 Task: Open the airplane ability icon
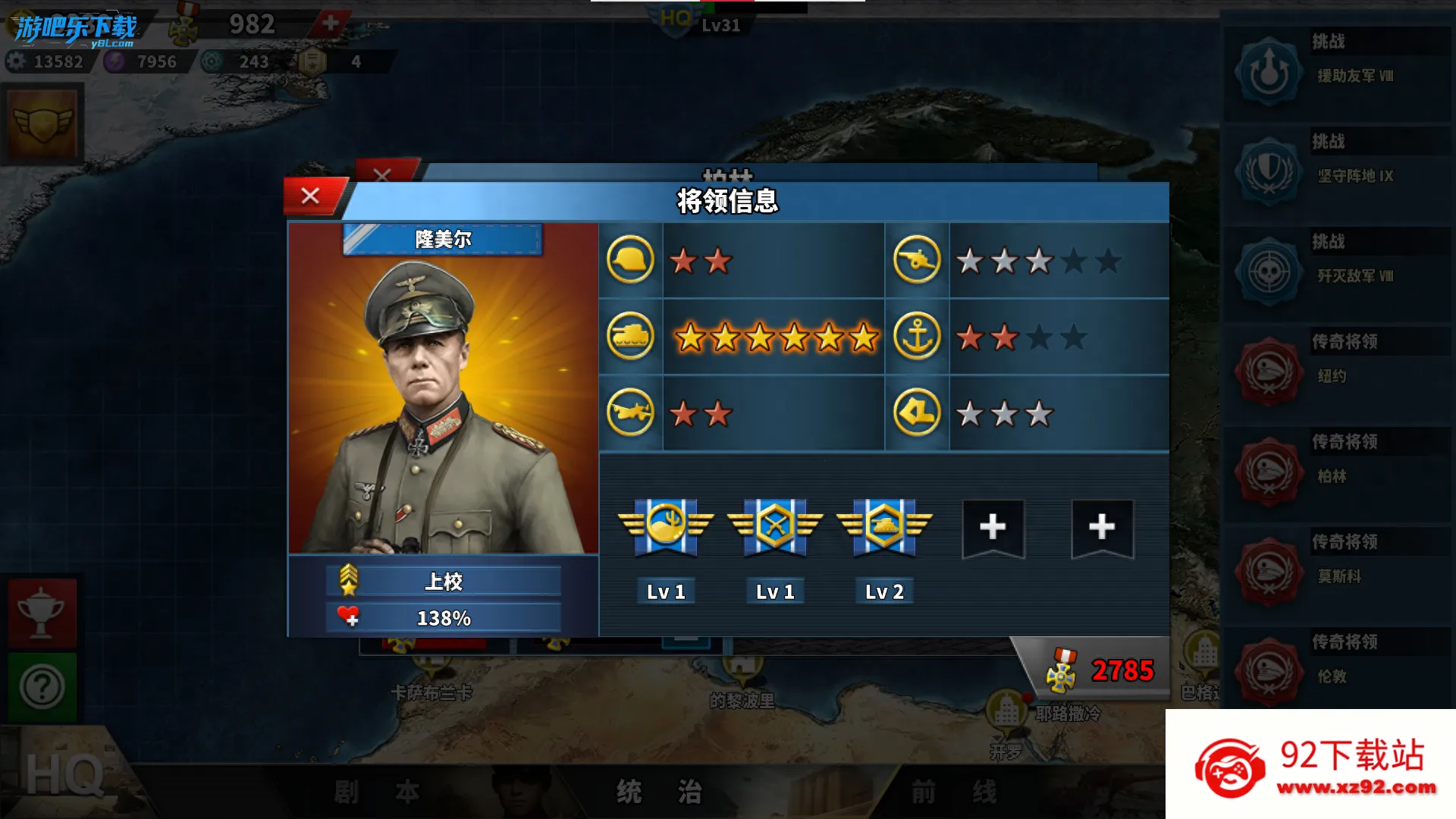click(x=630, y=413)
